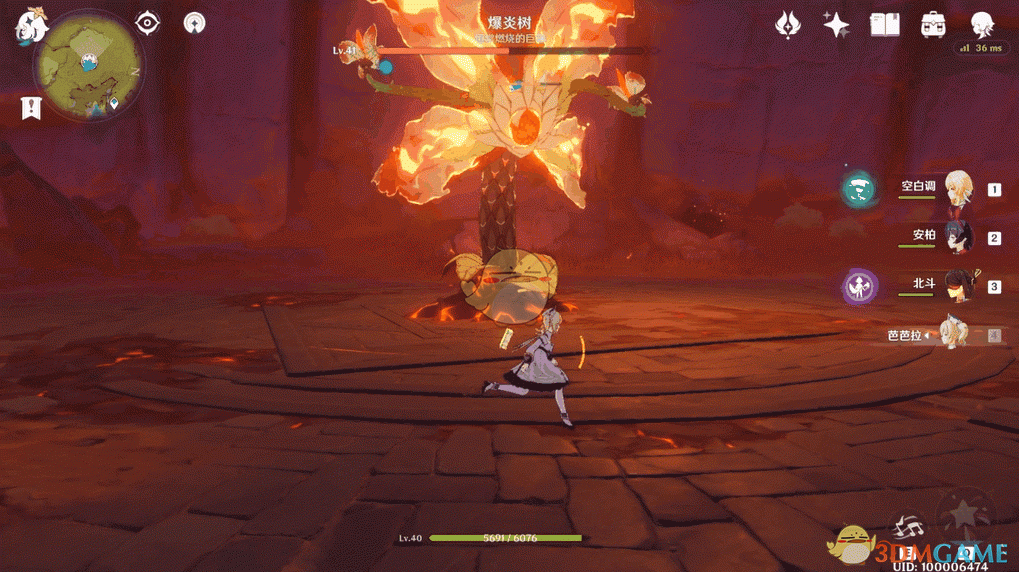Open the map from the minimap
The width and height of the screenshot is (1019, 572).
click(x=88, y=66)
